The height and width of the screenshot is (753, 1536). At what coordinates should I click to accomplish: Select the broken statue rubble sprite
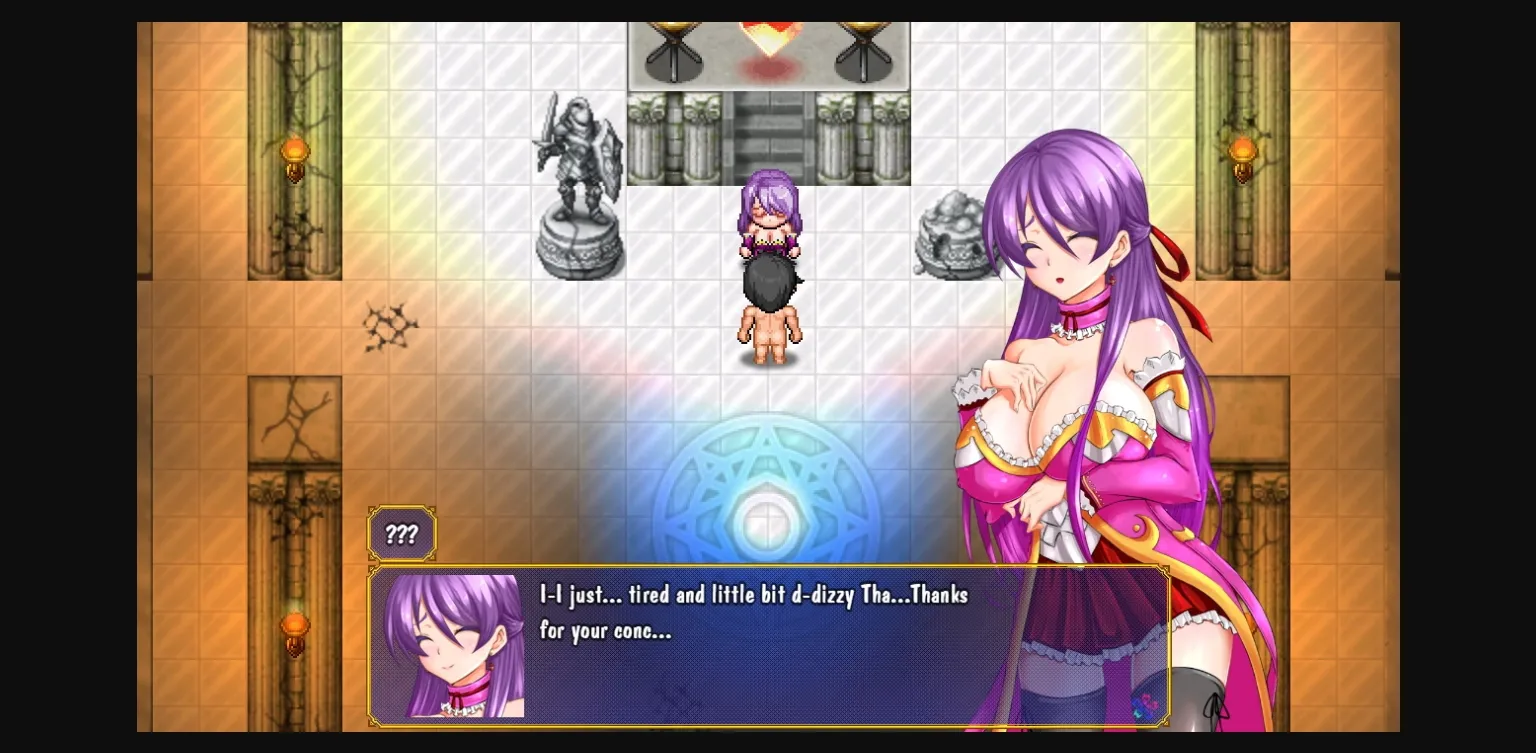point(952,235)
